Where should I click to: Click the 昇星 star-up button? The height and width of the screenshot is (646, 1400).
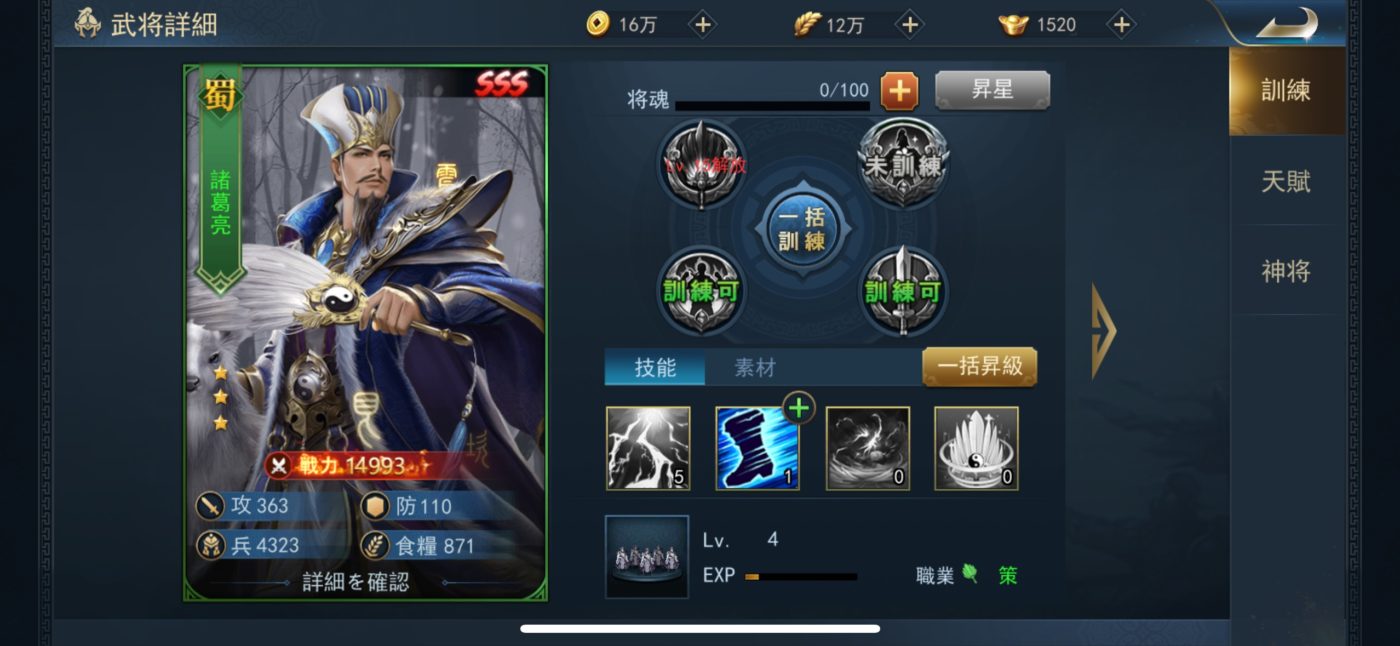click(x=992, y=90)
